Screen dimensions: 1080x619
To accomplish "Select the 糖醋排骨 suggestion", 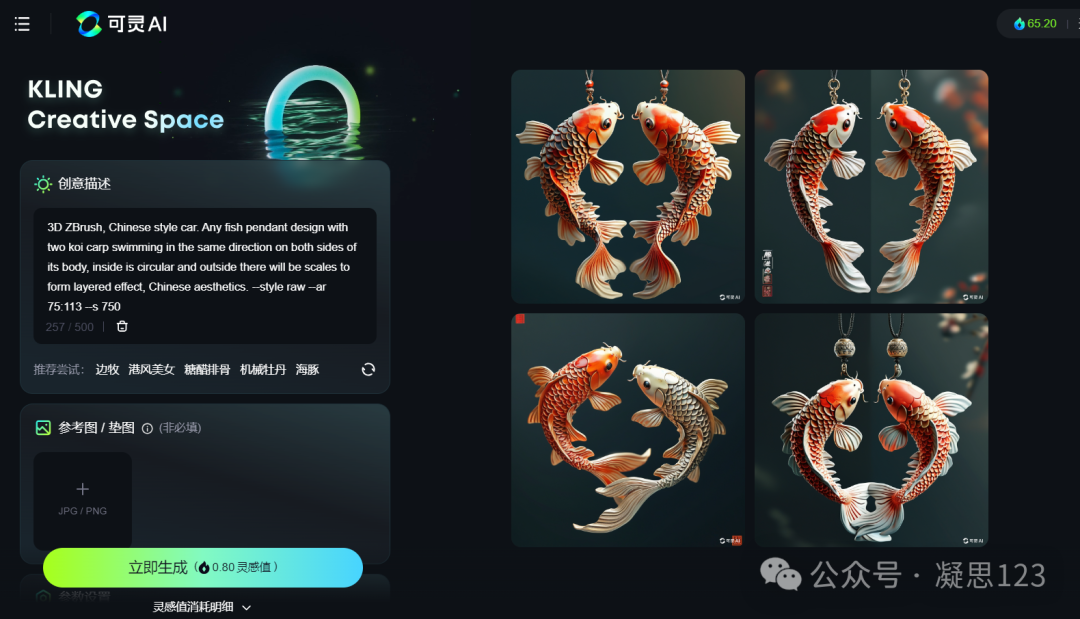I will (x=207, y=370).
